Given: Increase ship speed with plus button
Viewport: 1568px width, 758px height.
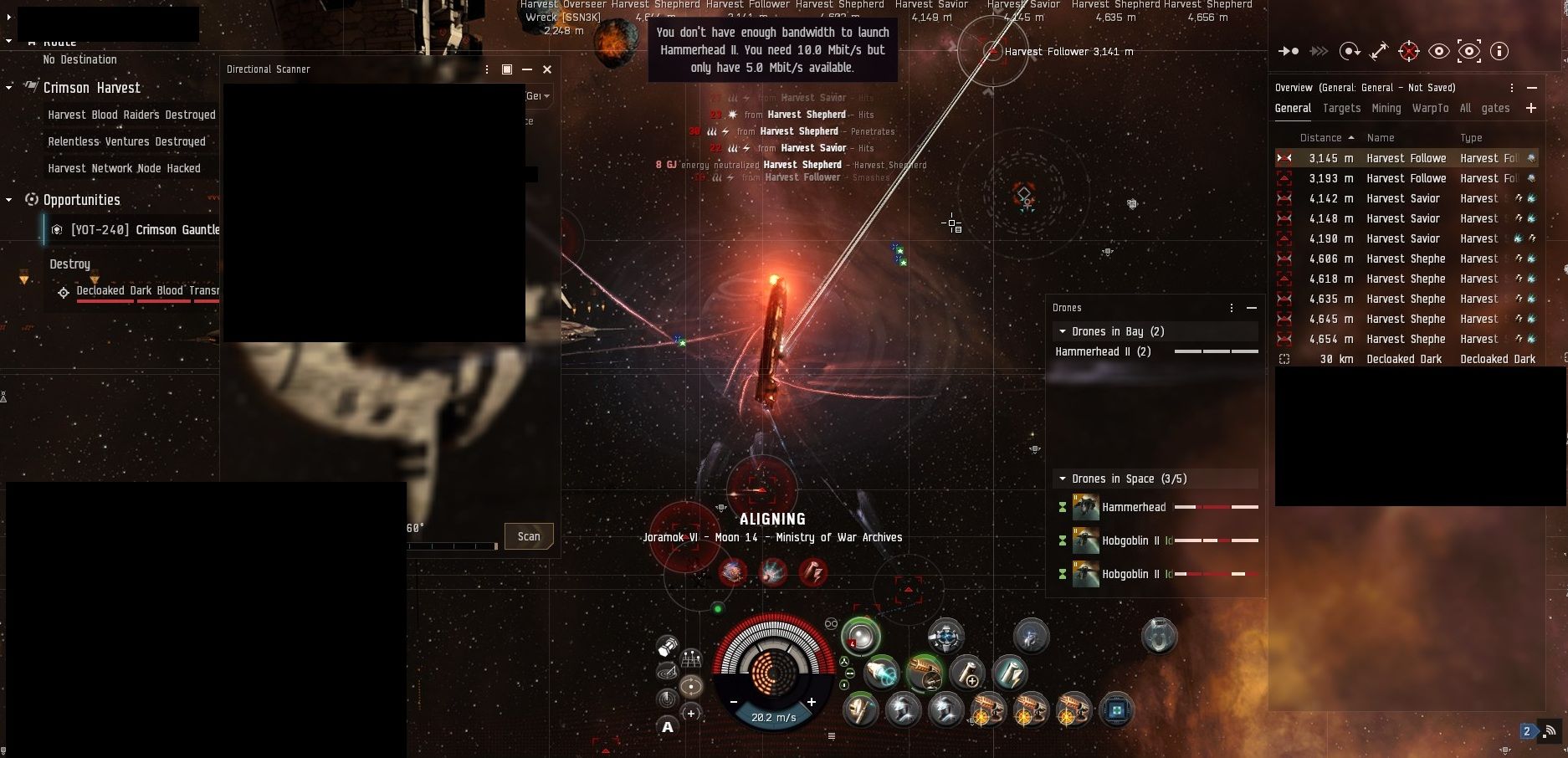Looking at the screenshot, I should (811, 702).
